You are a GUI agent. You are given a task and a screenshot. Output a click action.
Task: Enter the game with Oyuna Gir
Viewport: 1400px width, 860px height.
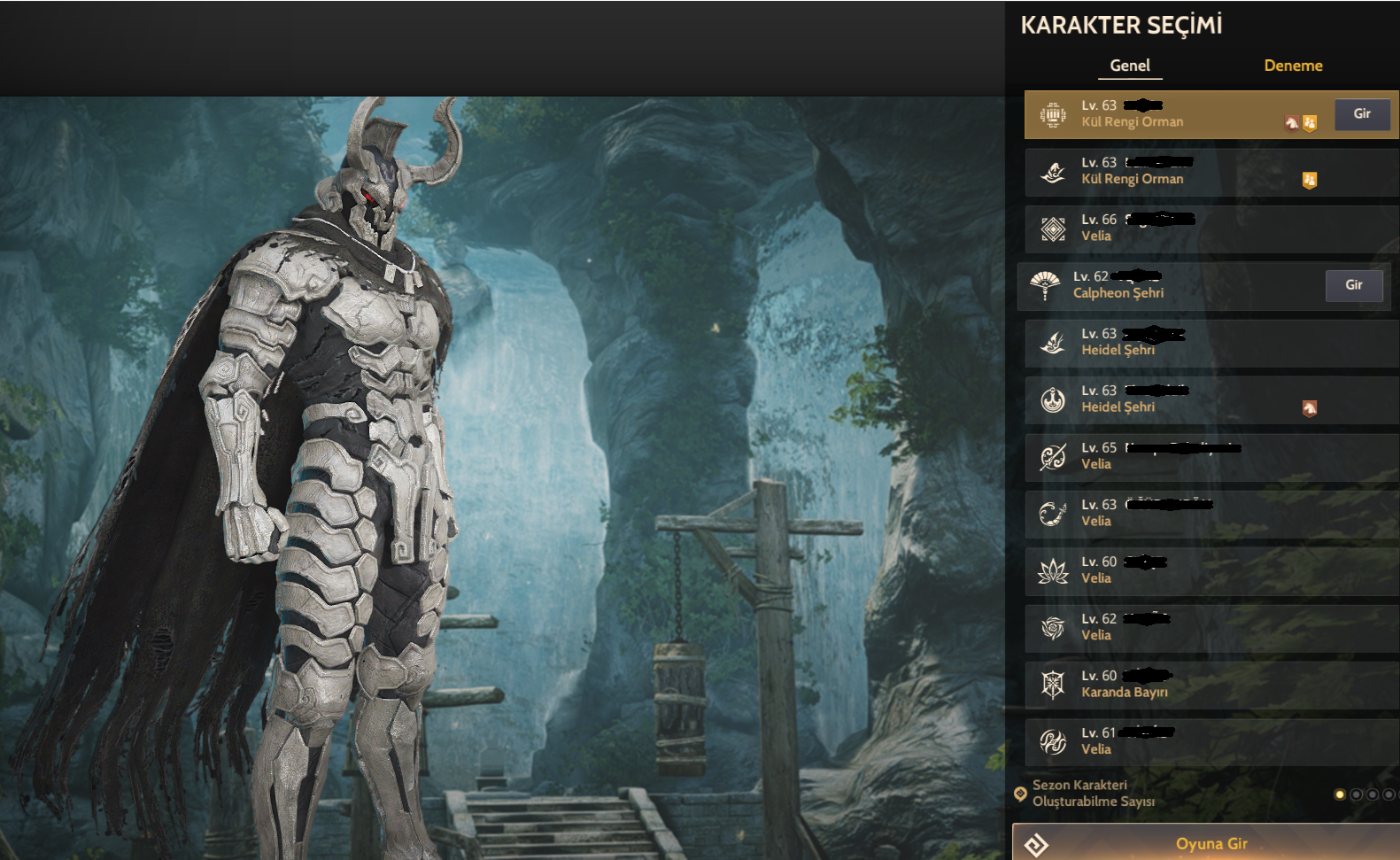[x=1210, y=843]
